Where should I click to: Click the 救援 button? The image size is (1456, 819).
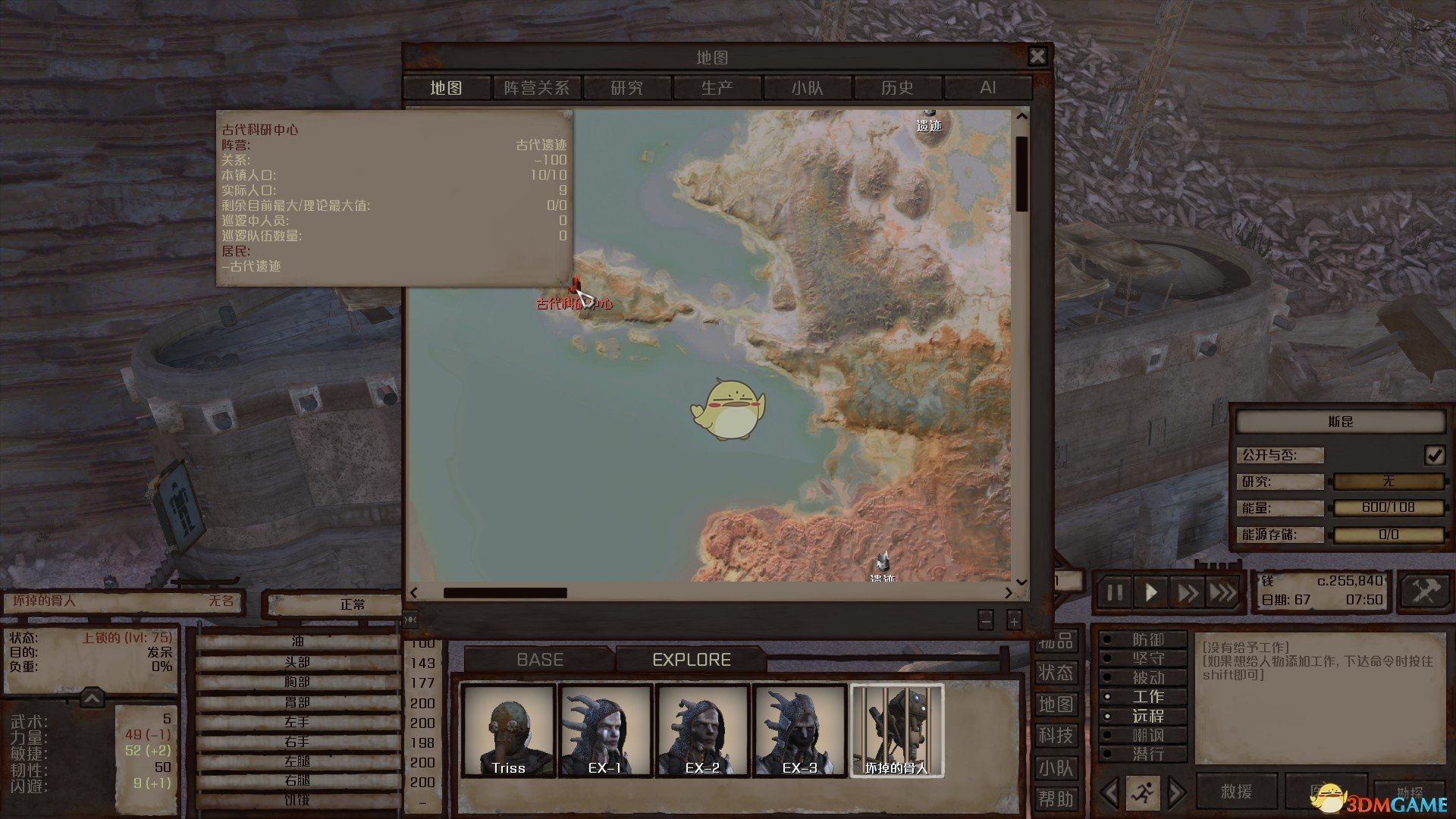(1236, 792)
